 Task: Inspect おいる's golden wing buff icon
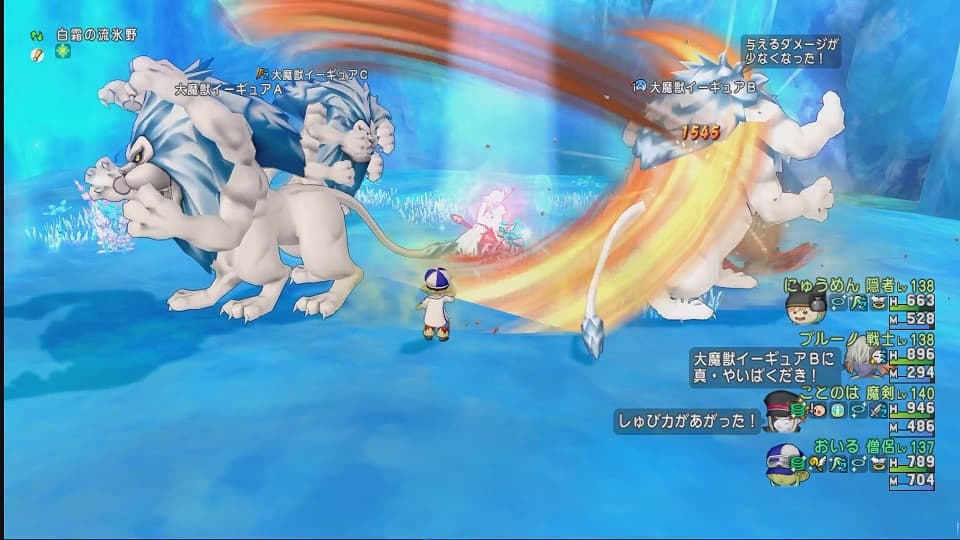[x=818, y=463]
